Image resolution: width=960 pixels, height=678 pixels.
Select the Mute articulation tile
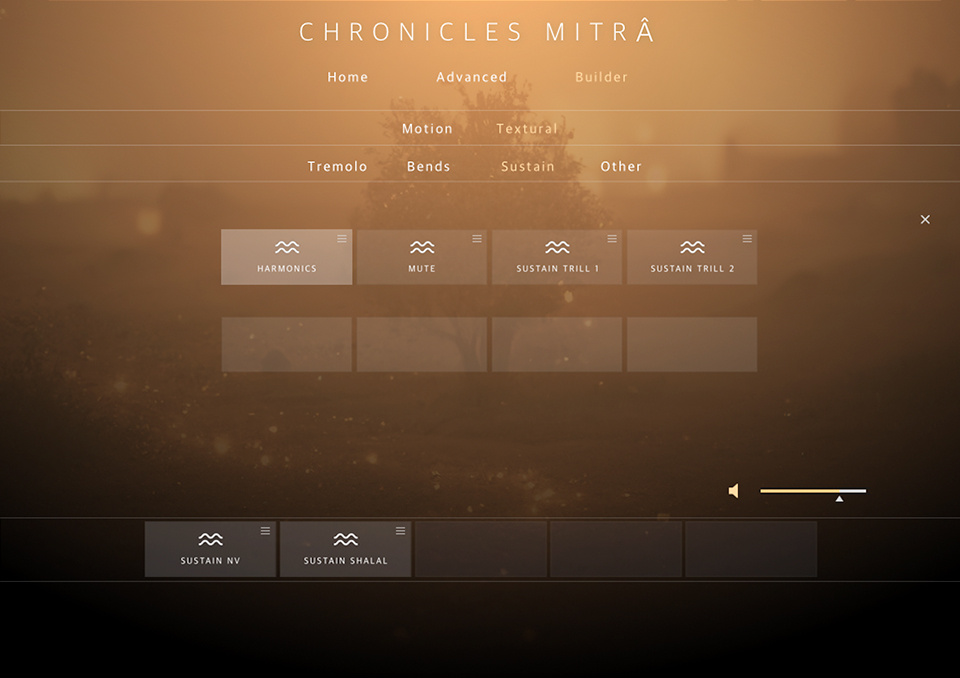[421, 258]
